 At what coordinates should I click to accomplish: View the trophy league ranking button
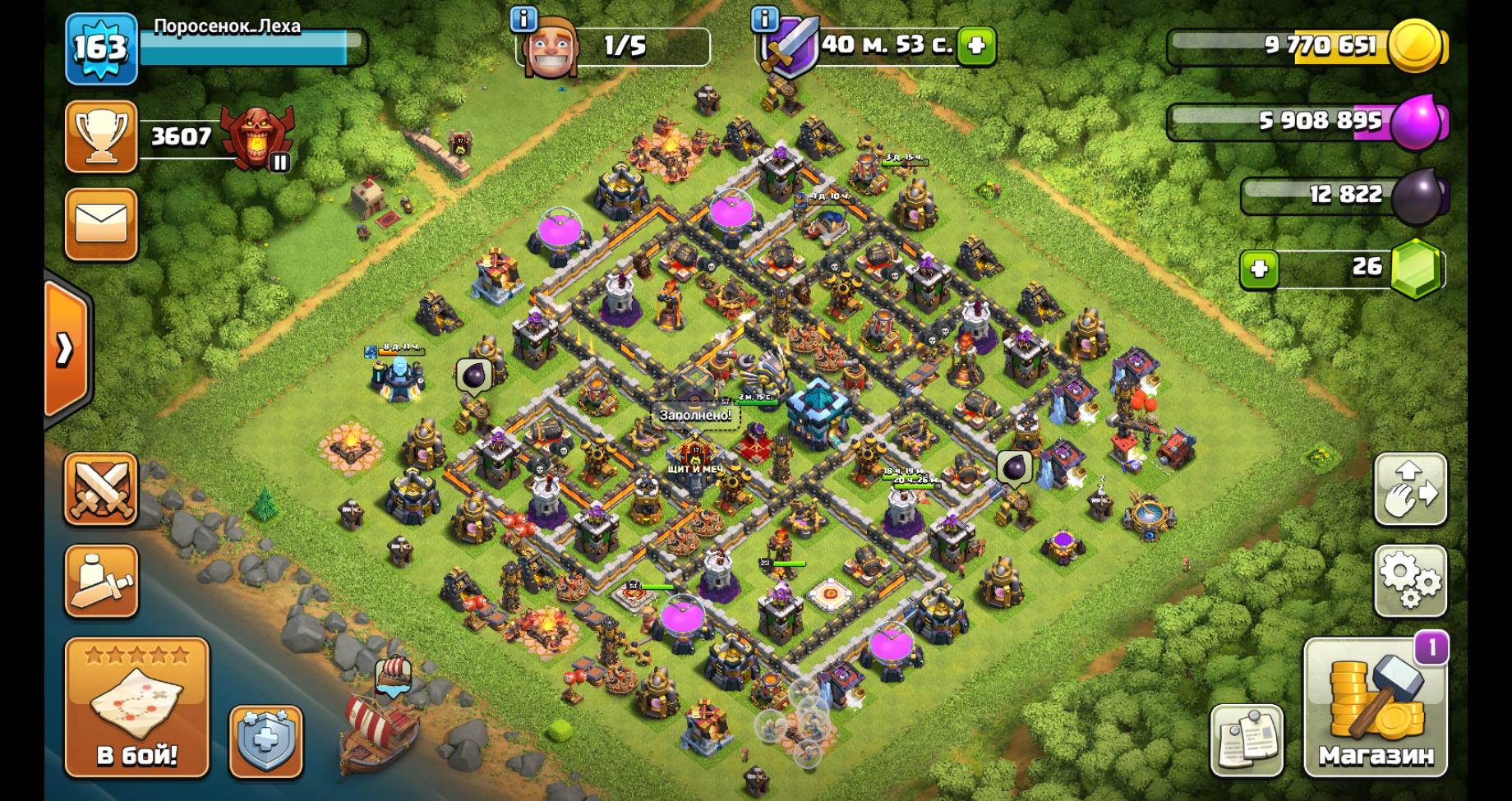(101, 136)
